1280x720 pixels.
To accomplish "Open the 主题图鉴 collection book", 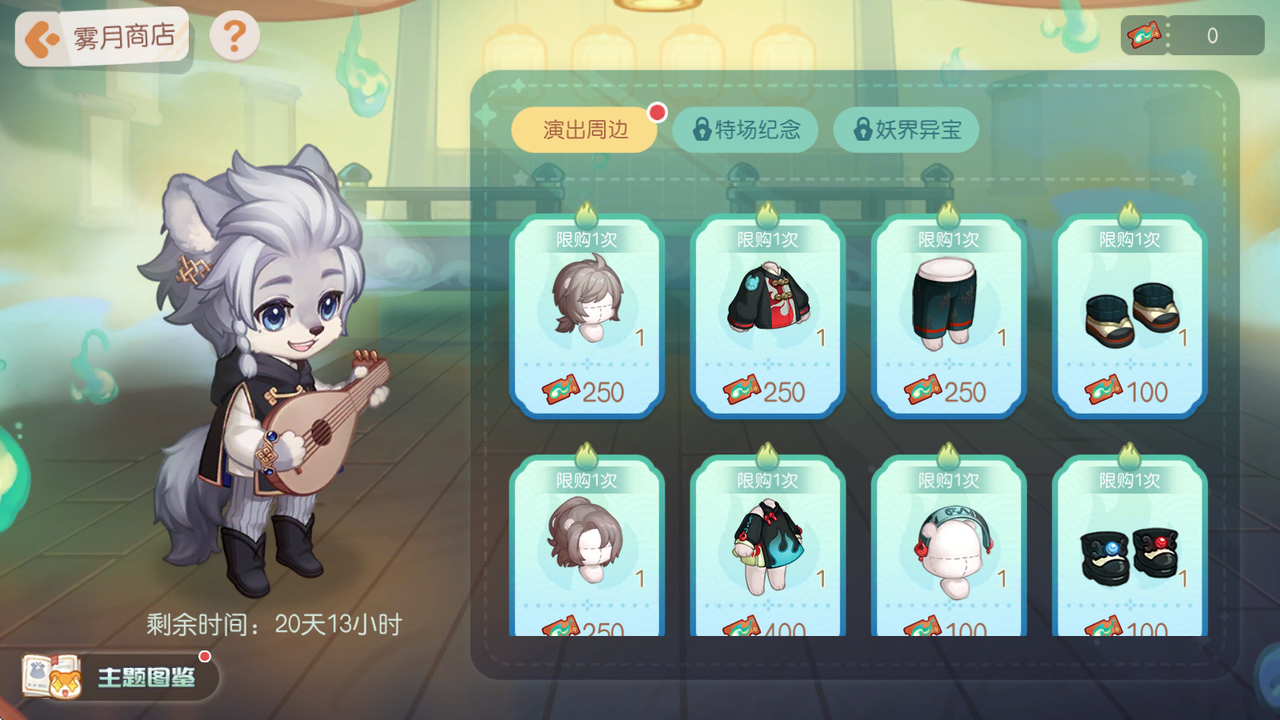I will pos(121,677).
